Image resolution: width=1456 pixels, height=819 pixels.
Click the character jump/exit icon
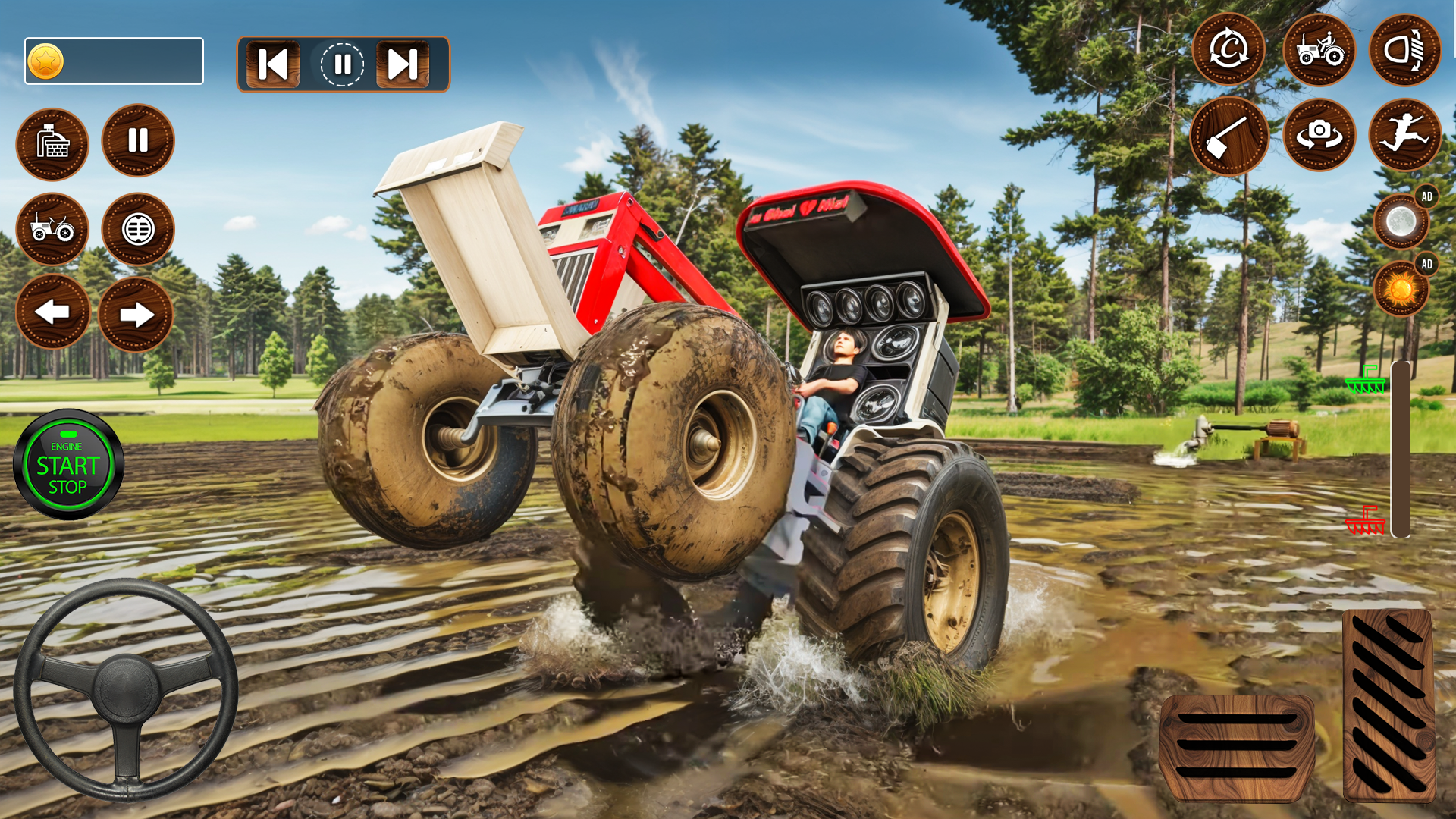tap(1407, 135)
